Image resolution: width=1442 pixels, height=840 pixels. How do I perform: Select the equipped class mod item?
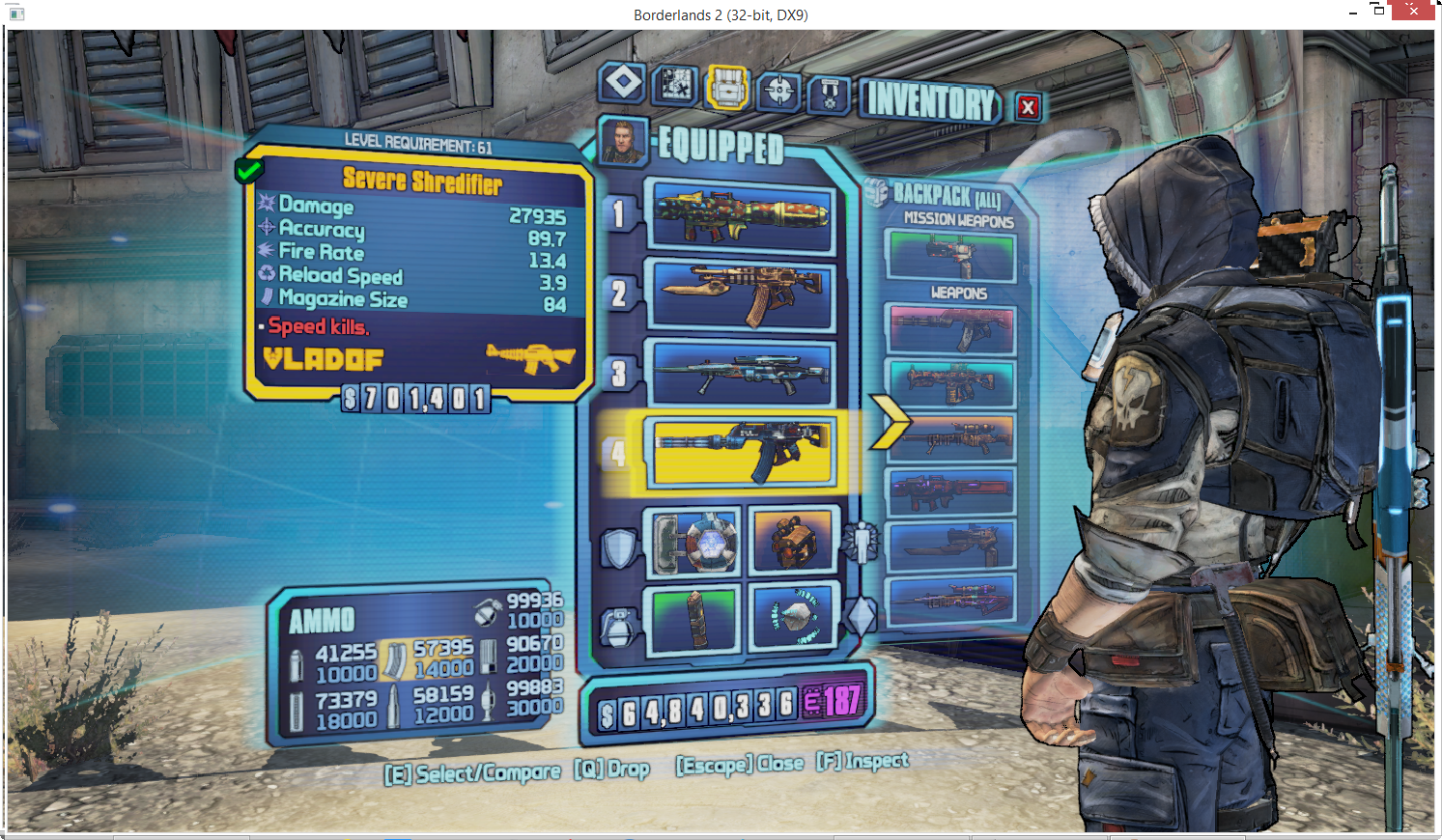pos(791,541)
